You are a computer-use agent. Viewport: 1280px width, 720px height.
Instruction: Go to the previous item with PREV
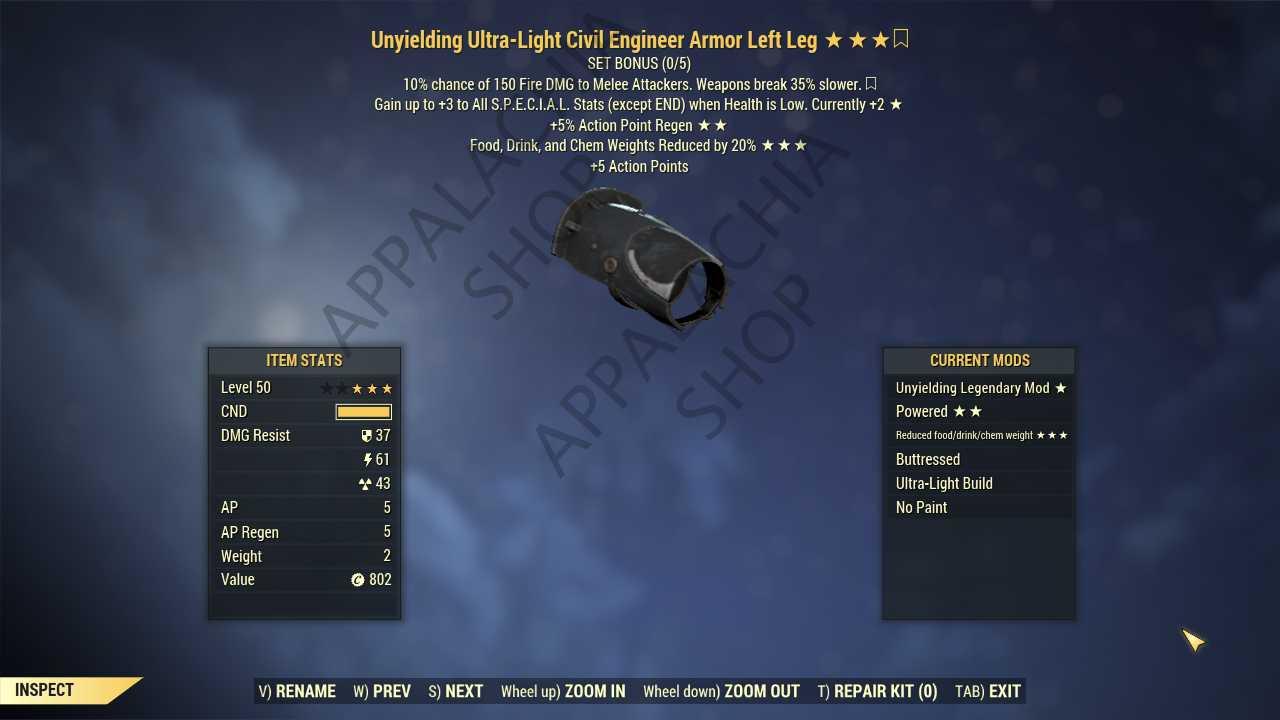click(x=382, y=691)
